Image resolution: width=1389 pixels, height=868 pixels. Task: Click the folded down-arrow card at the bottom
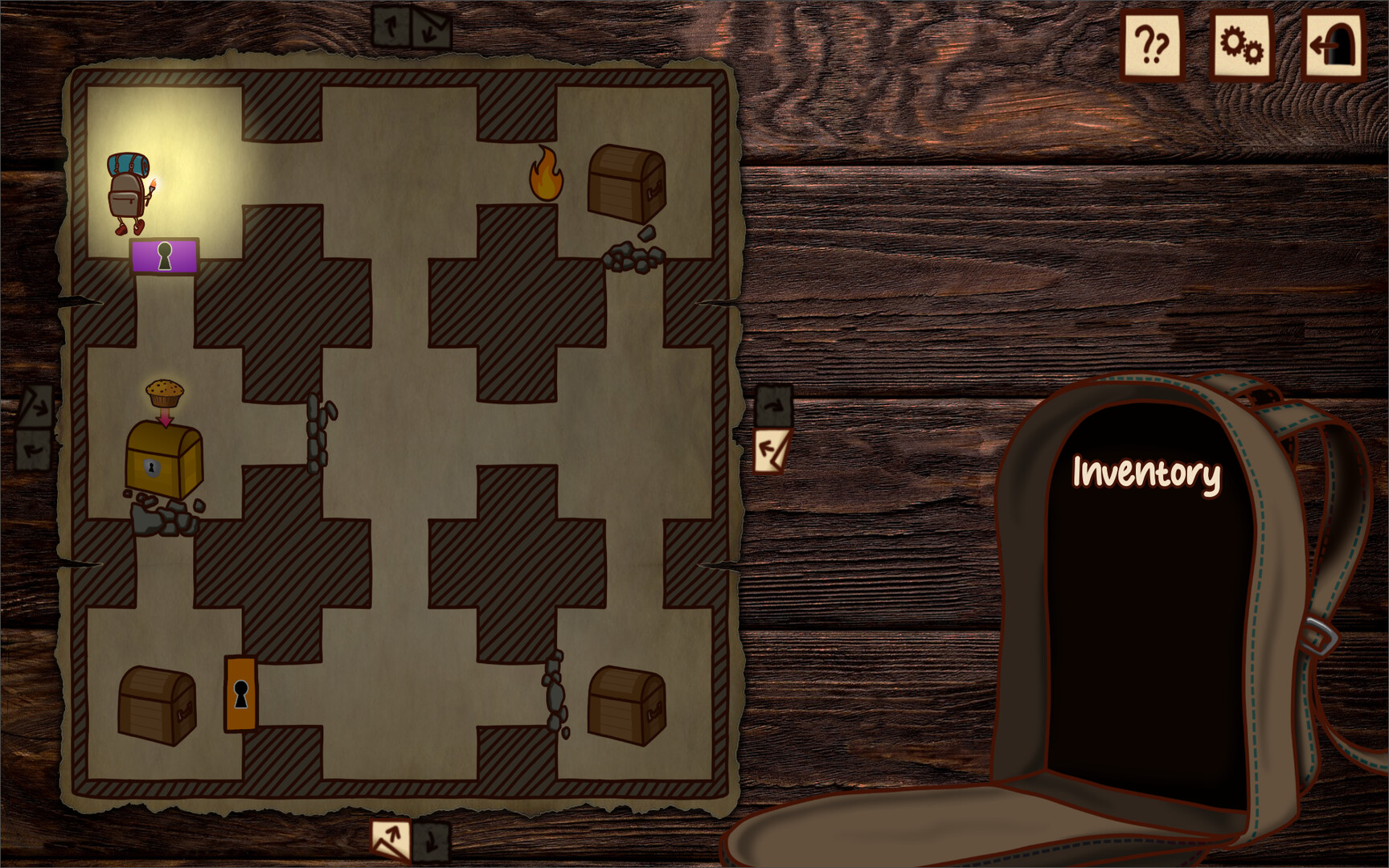[x=431, y=841]
